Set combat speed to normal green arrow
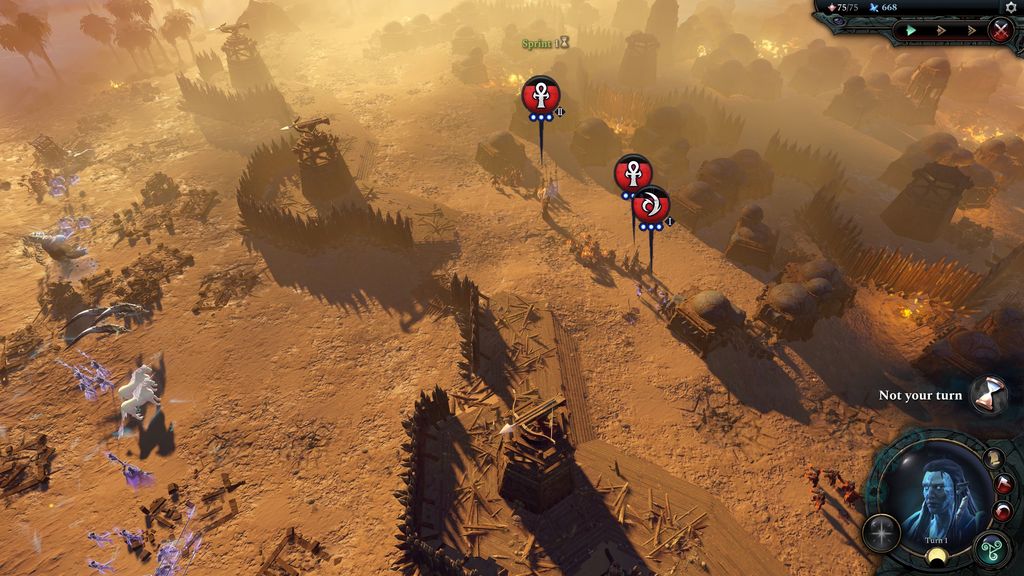Screen dimensions: 1024x576 pos(911,30)
